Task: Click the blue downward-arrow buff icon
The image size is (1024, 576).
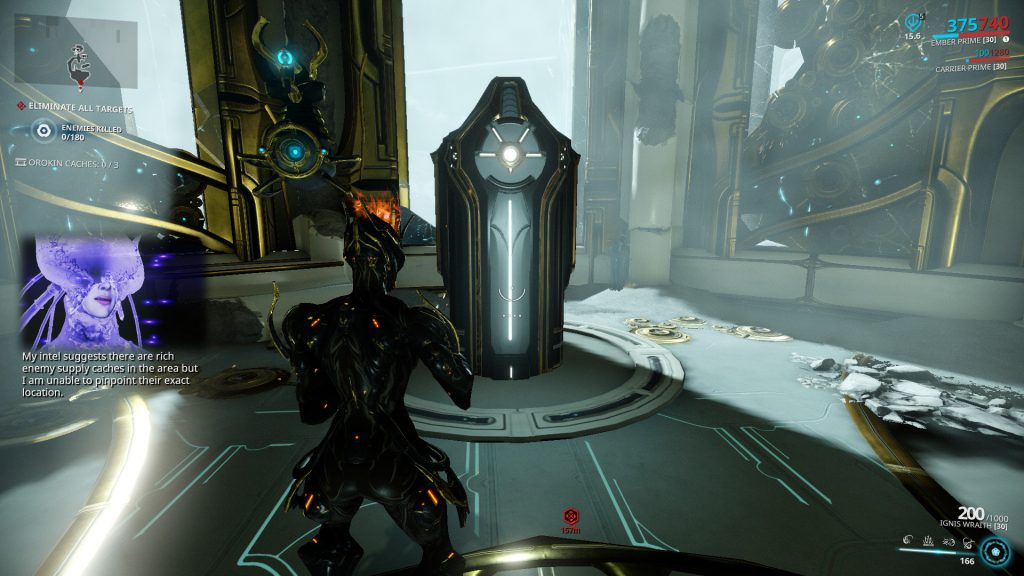Action: [x=912, y=21]
